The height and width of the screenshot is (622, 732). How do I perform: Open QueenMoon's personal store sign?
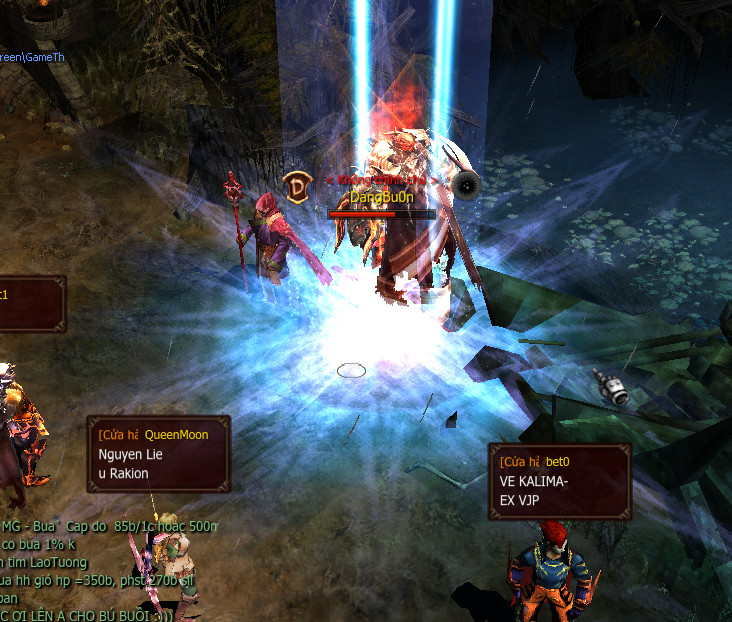click(x=158, y=455)
